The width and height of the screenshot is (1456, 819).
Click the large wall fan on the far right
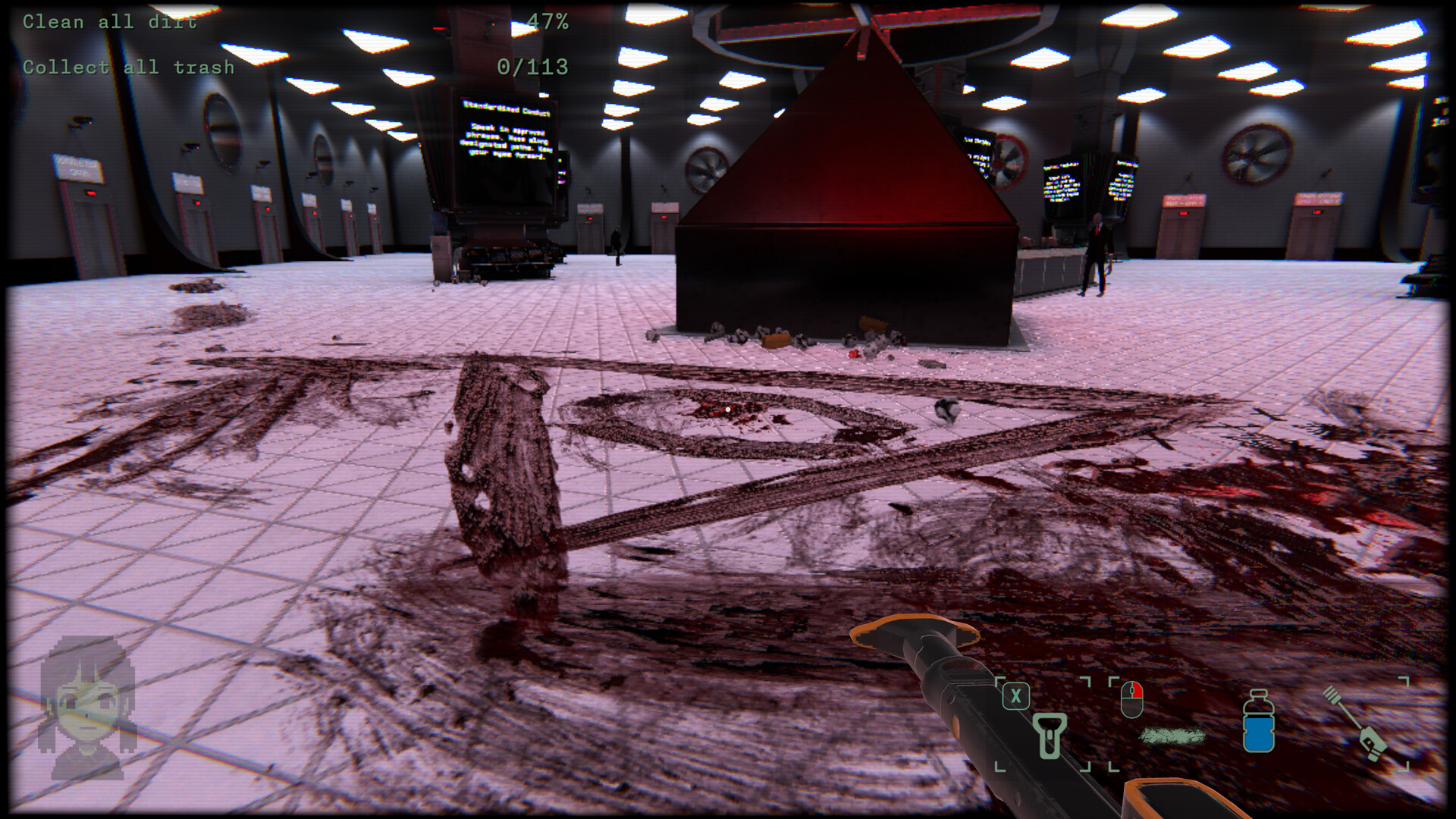click(1259, 155)
